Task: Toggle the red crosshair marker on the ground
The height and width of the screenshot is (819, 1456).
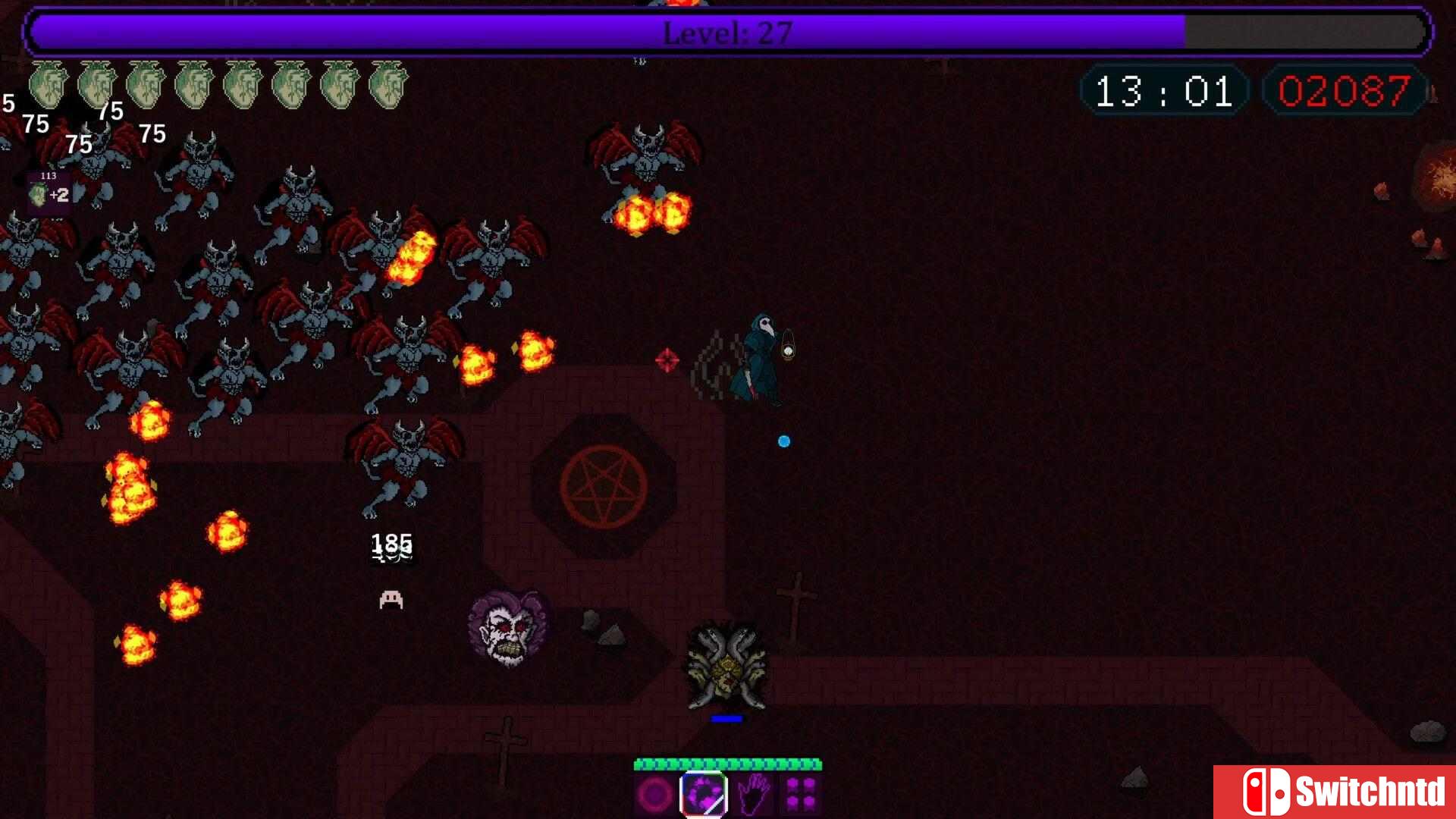Action: point(666,361)
